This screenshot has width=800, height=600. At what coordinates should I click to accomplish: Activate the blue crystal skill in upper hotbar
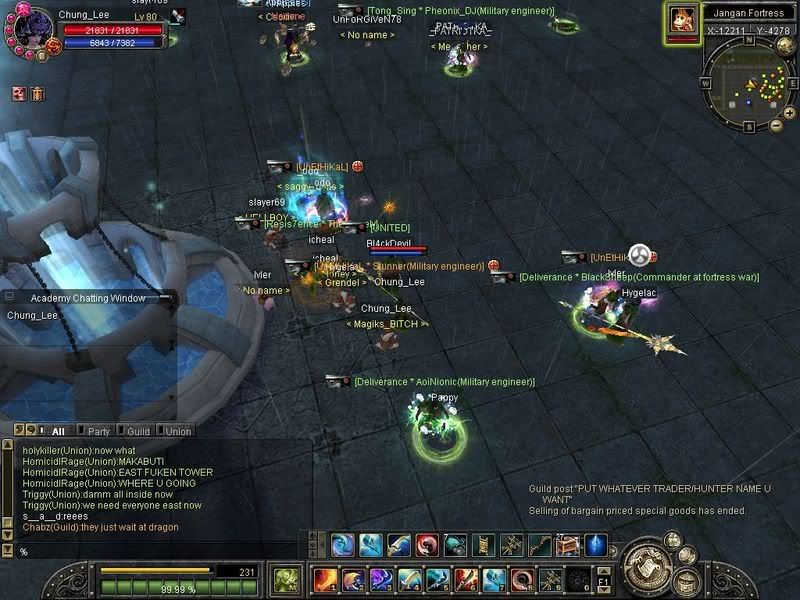(596, 545)
